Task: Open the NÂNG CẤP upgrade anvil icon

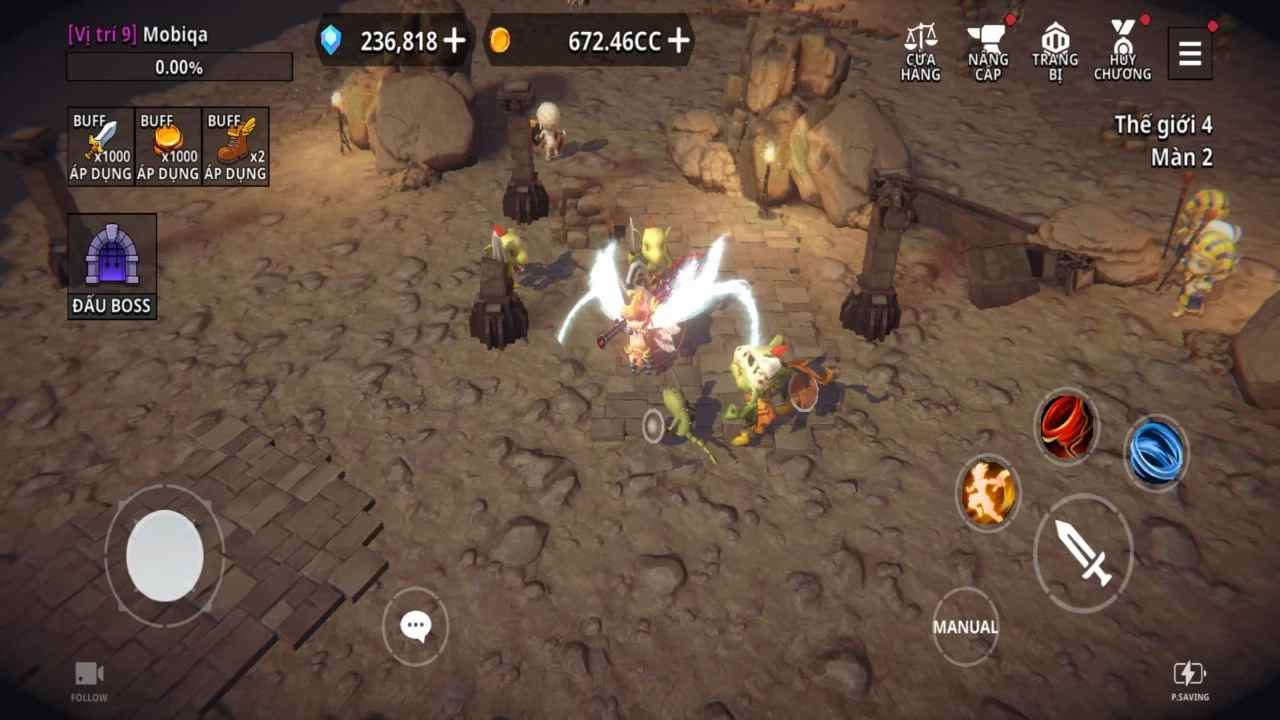Action: (x=986, y=47)
